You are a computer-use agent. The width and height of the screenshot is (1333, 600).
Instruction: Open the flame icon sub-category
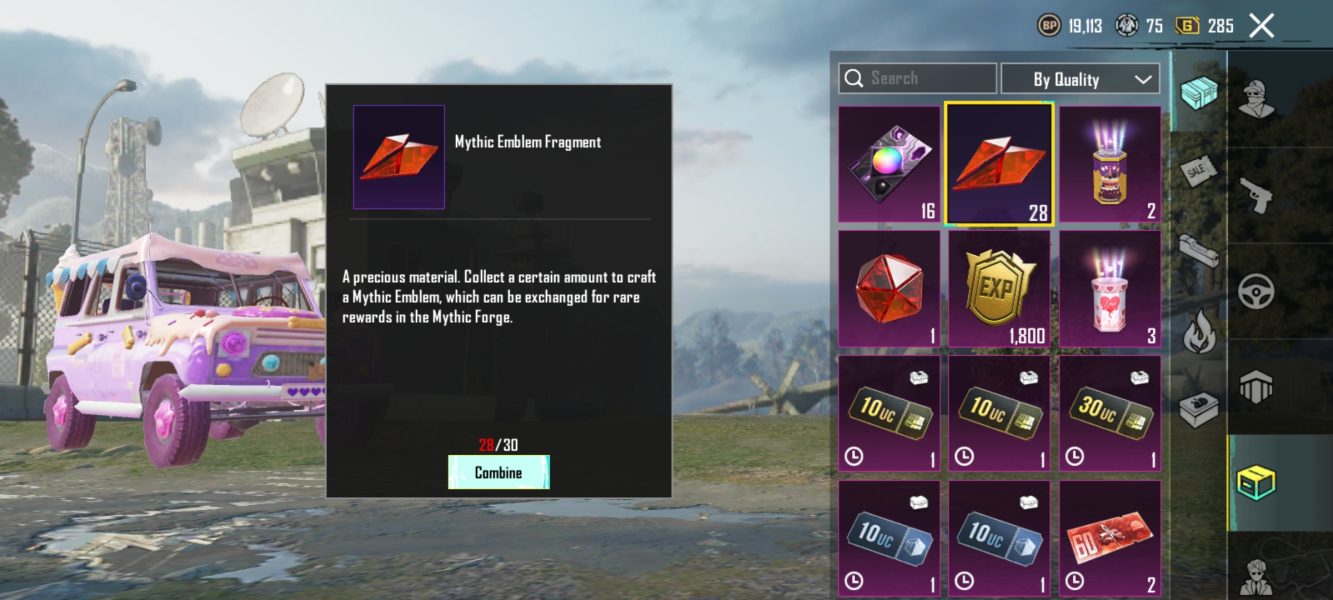(1198, 332)
